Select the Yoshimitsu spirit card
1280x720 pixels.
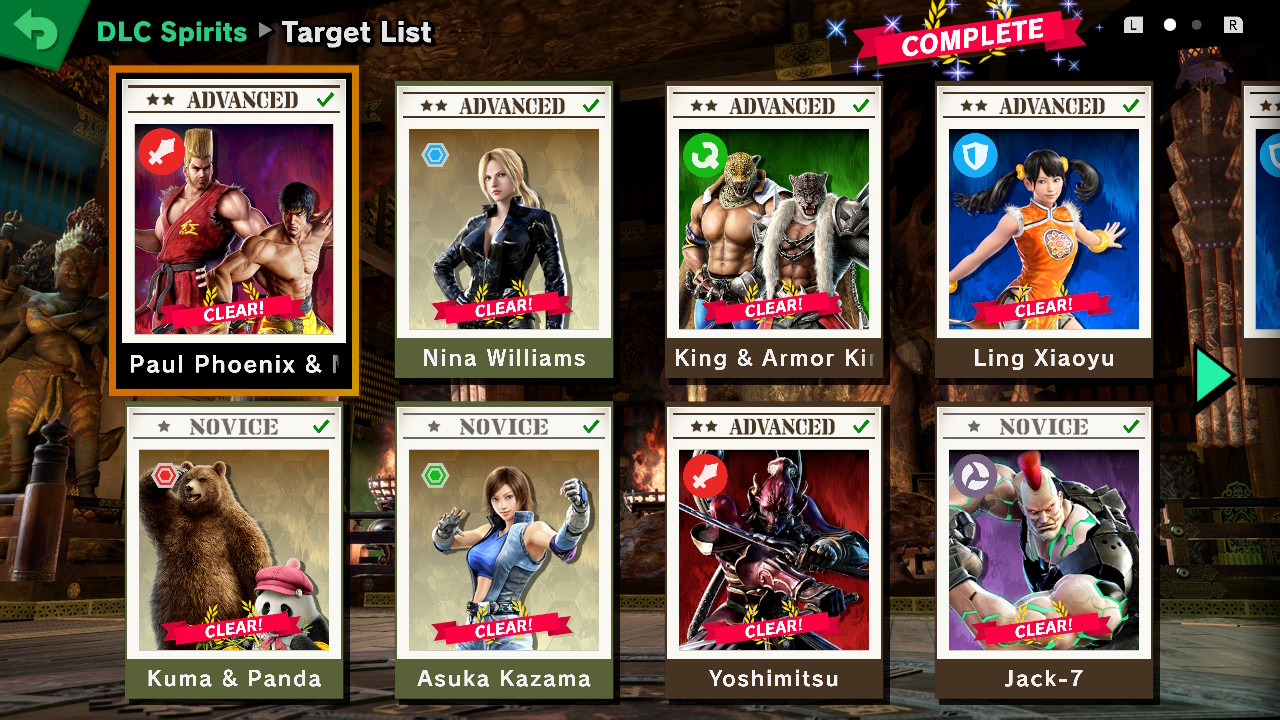pyautogui.click(x=774, y=550)
